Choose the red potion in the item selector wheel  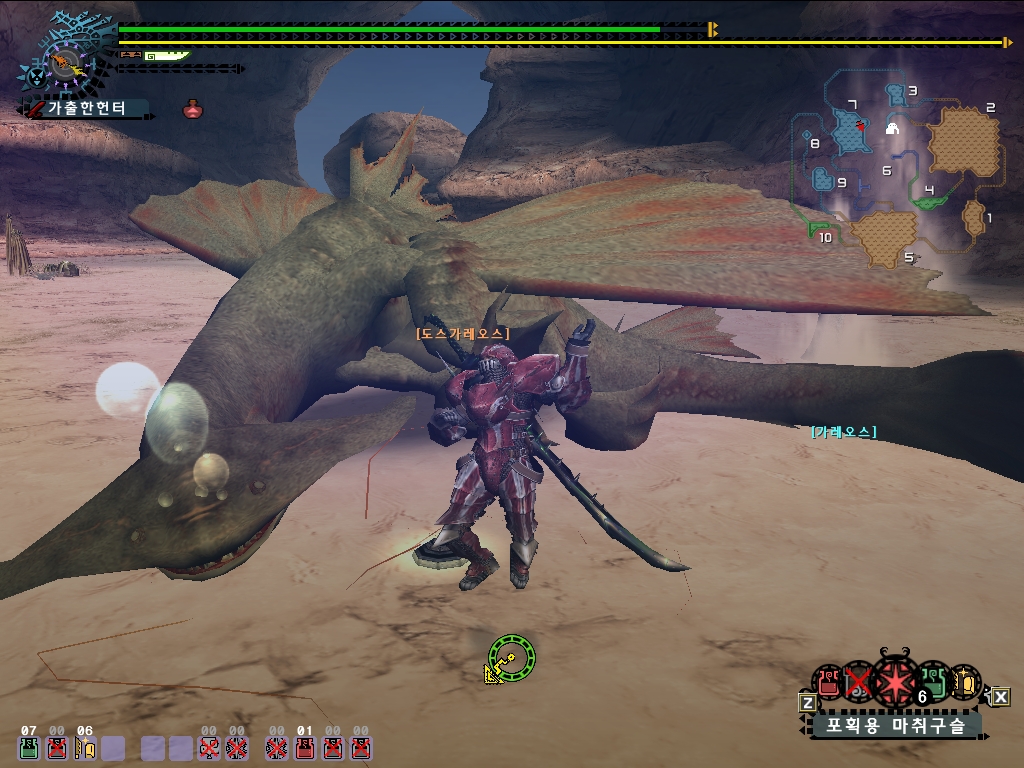click(x=828, y=682)
